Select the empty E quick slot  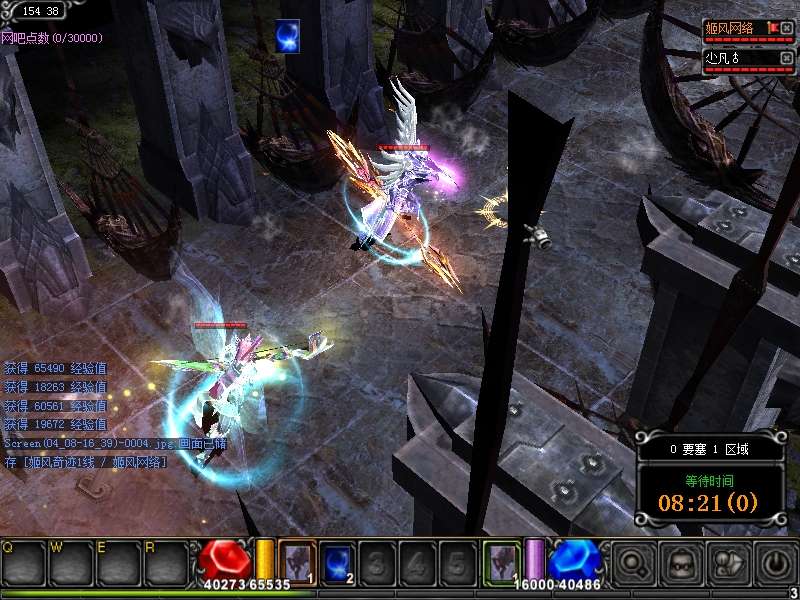(119, 564)
